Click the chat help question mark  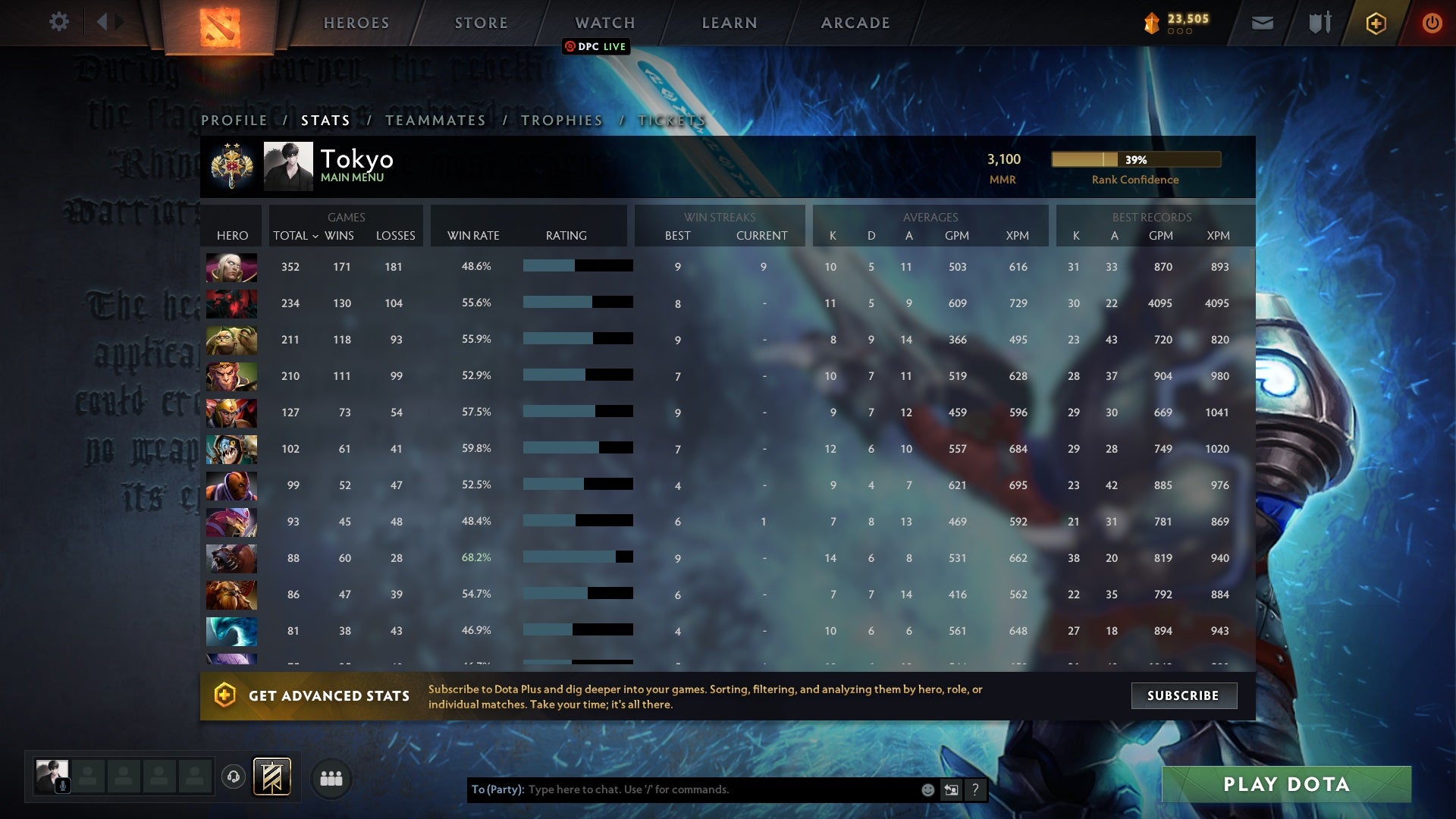(x=975, y=789)
